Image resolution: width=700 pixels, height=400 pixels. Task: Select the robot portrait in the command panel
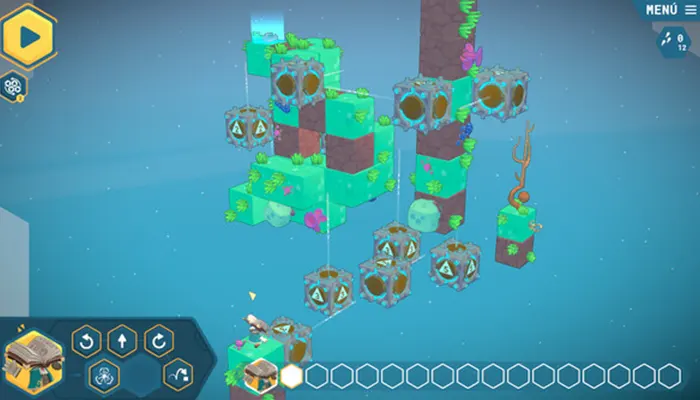click(x=34, y=358)
